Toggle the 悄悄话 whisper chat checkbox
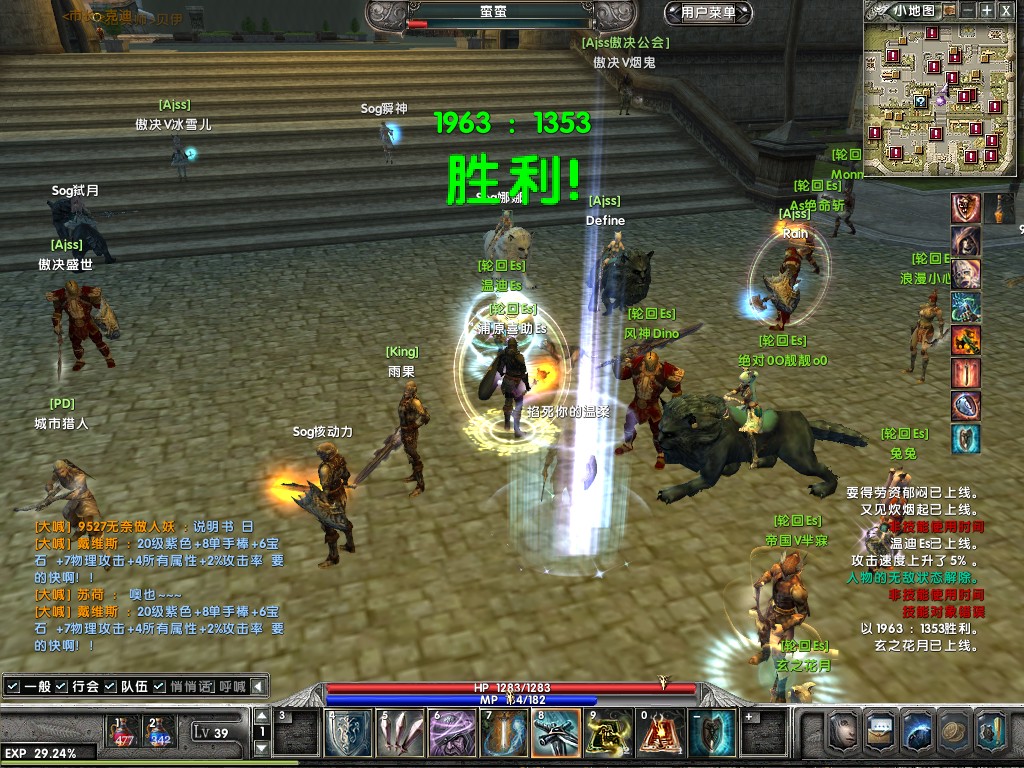Image resolution: width=1024 pixels, height=768 pixels. [159, 686]
